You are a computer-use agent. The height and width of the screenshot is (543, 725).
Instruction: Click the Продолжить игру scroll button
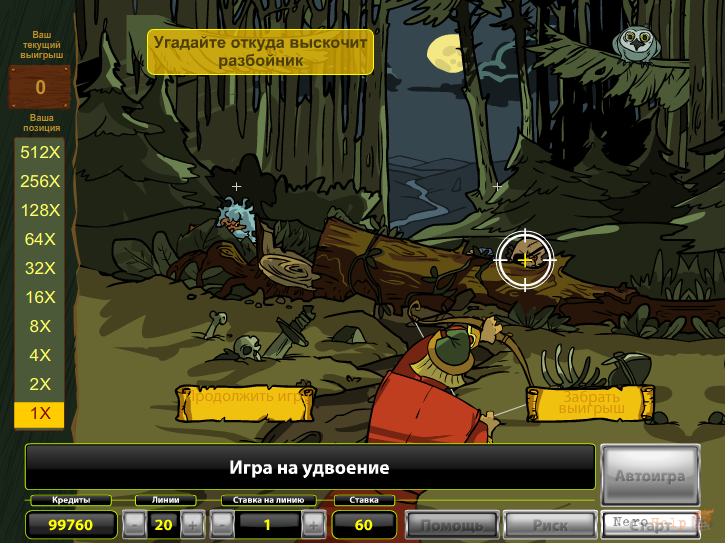coord(245,403)
